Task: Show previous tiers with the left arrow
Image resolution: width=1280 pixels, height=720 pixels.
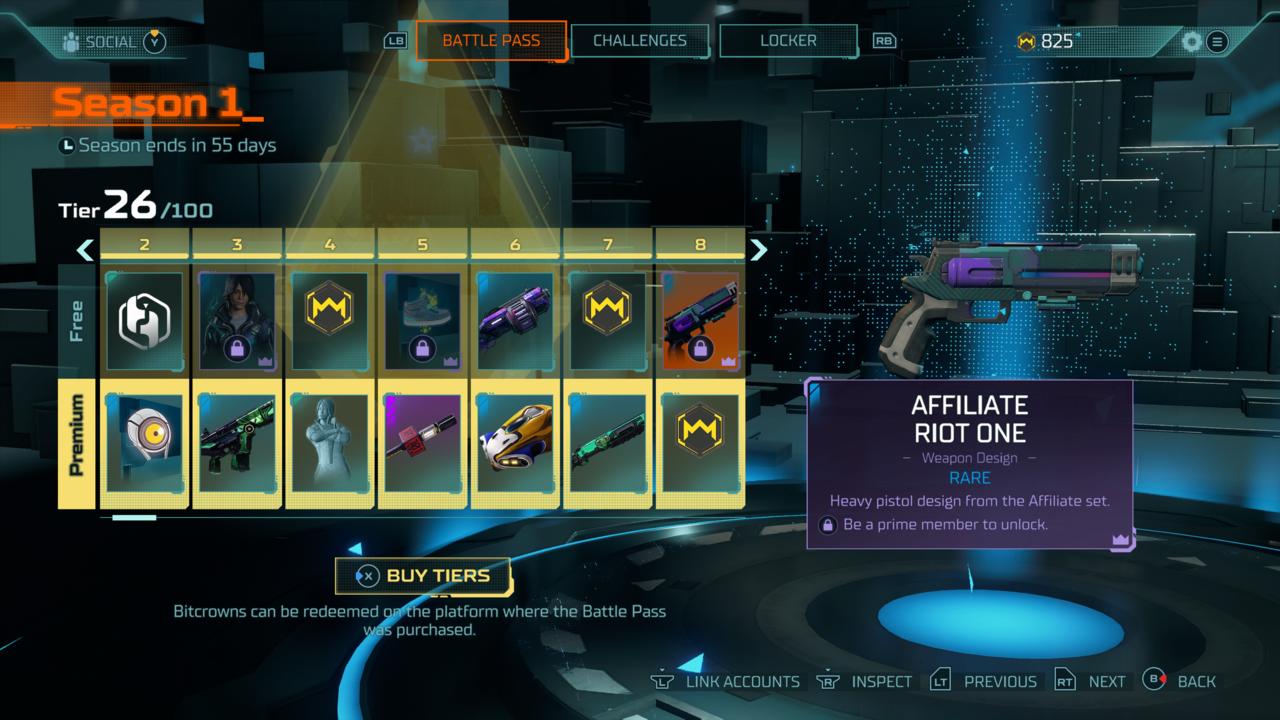Action: point(85,249)
